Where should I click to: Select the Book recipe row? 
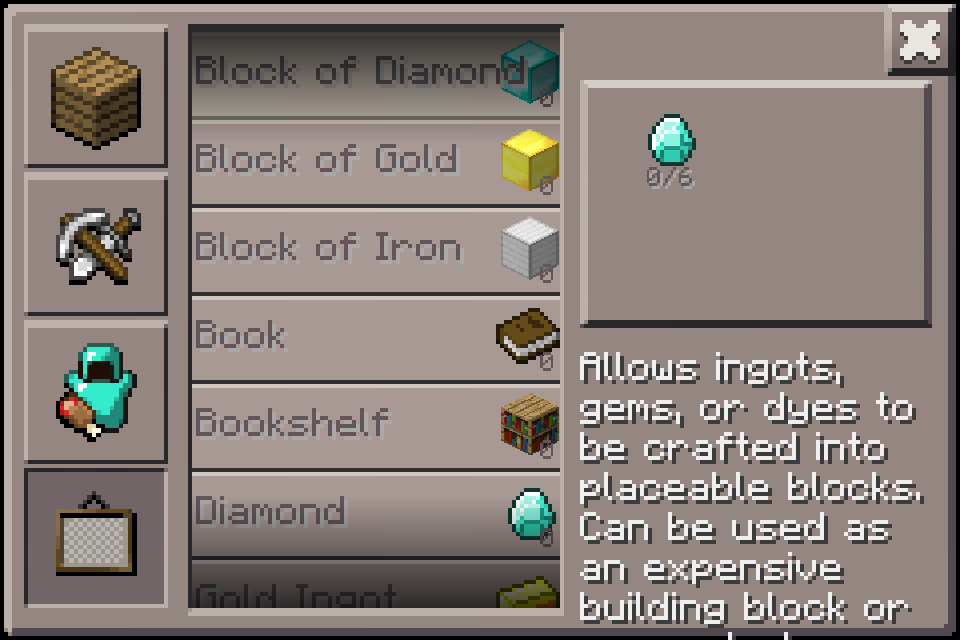coord(375,338)
